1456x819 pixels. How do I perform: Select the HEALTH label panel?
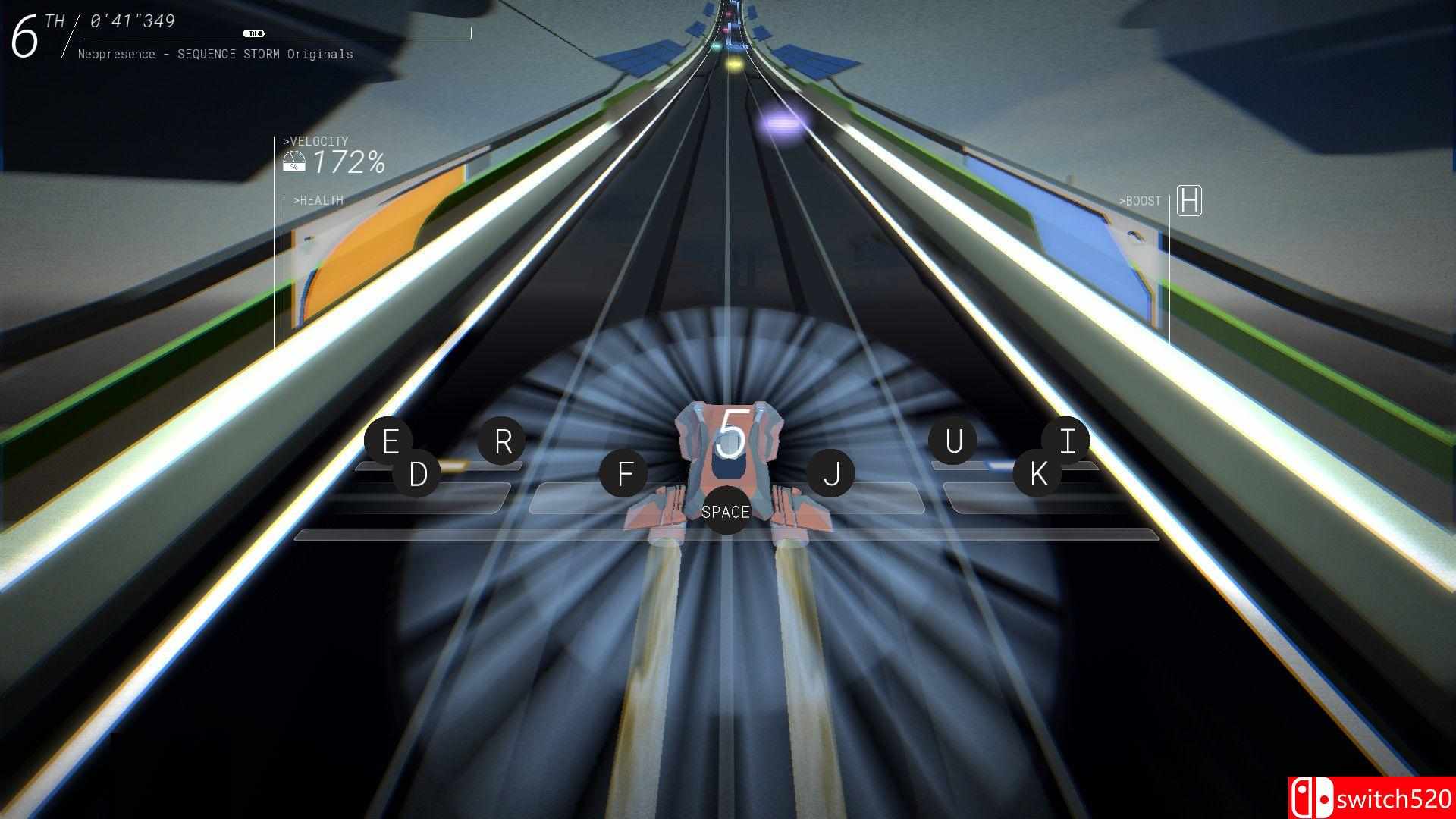[x=318, y=200]
